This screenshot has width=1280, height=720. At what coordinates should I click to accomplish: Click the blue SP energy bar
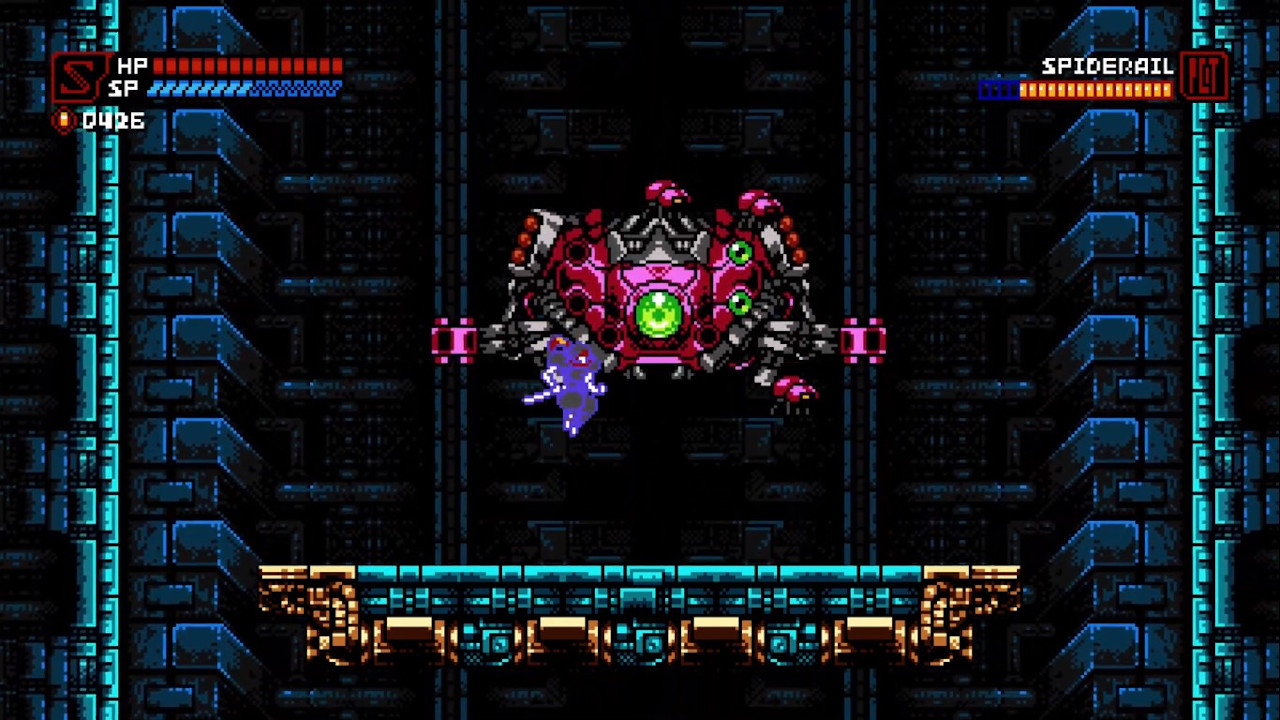tap(245, 89)
